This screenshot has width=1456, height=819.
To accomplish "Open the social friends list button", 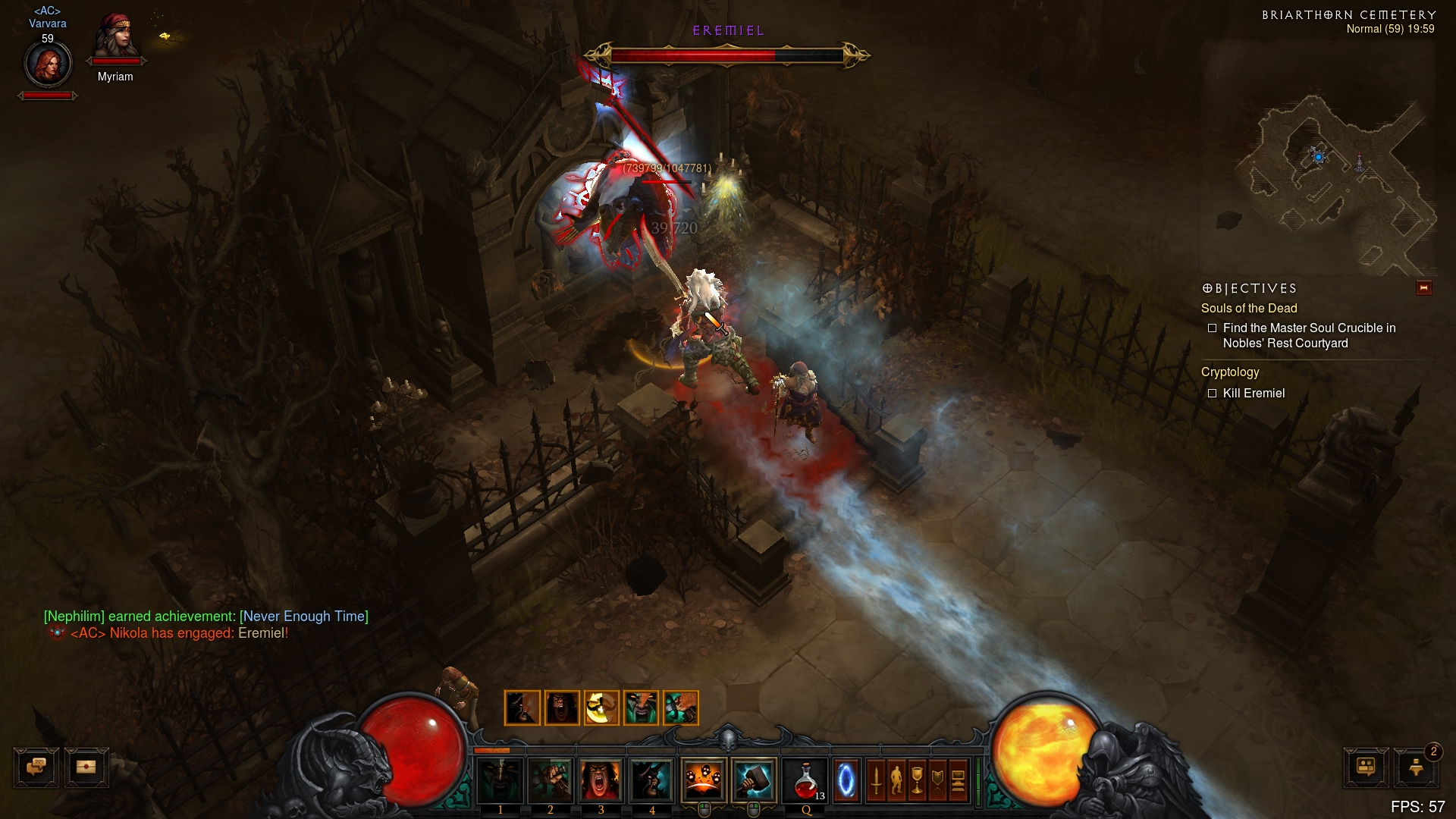I will pyautogui.click(x=1366, y=767).
